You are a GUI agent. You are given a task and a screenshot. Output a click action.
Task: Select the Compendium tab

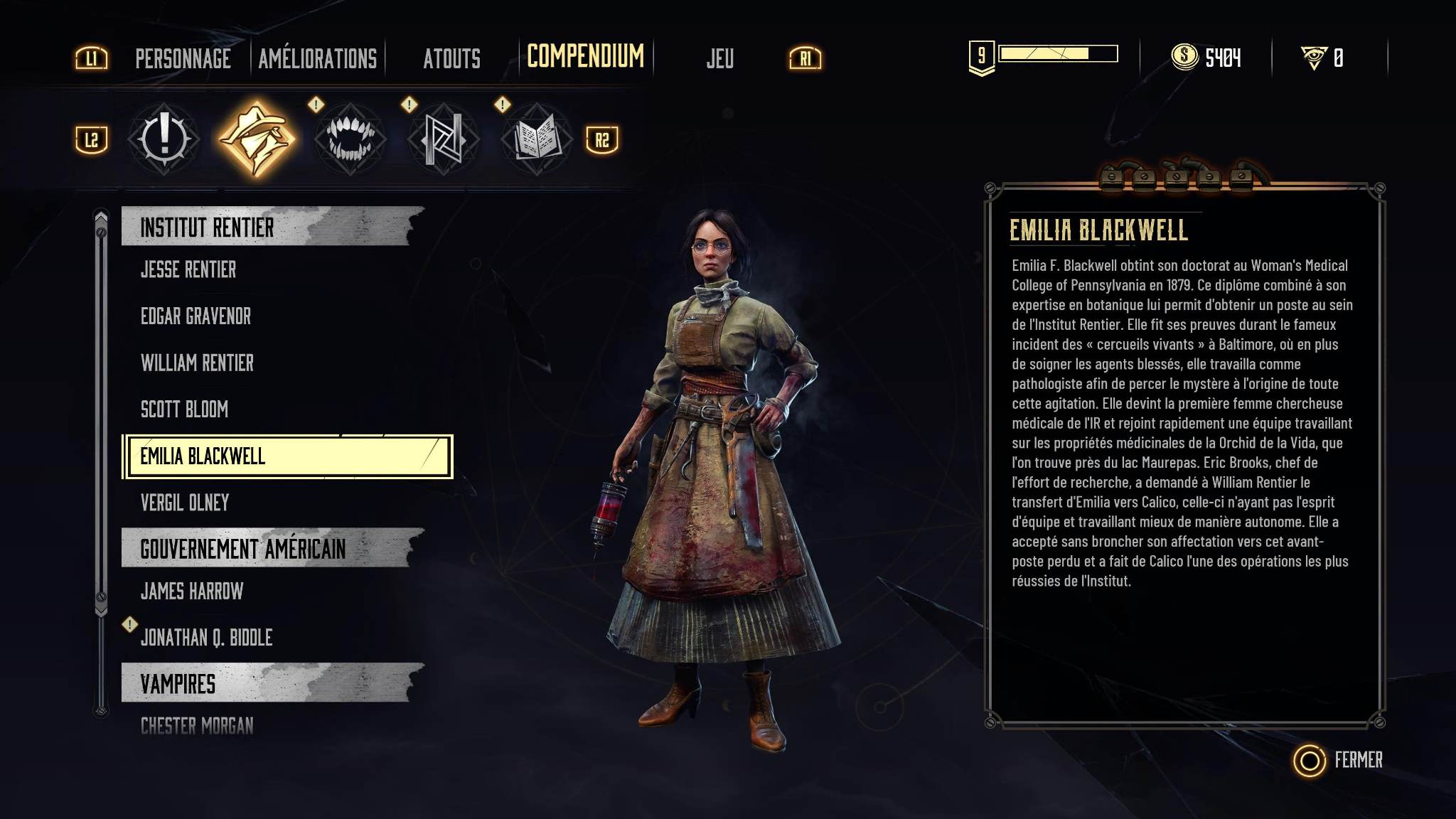[585, 56]
